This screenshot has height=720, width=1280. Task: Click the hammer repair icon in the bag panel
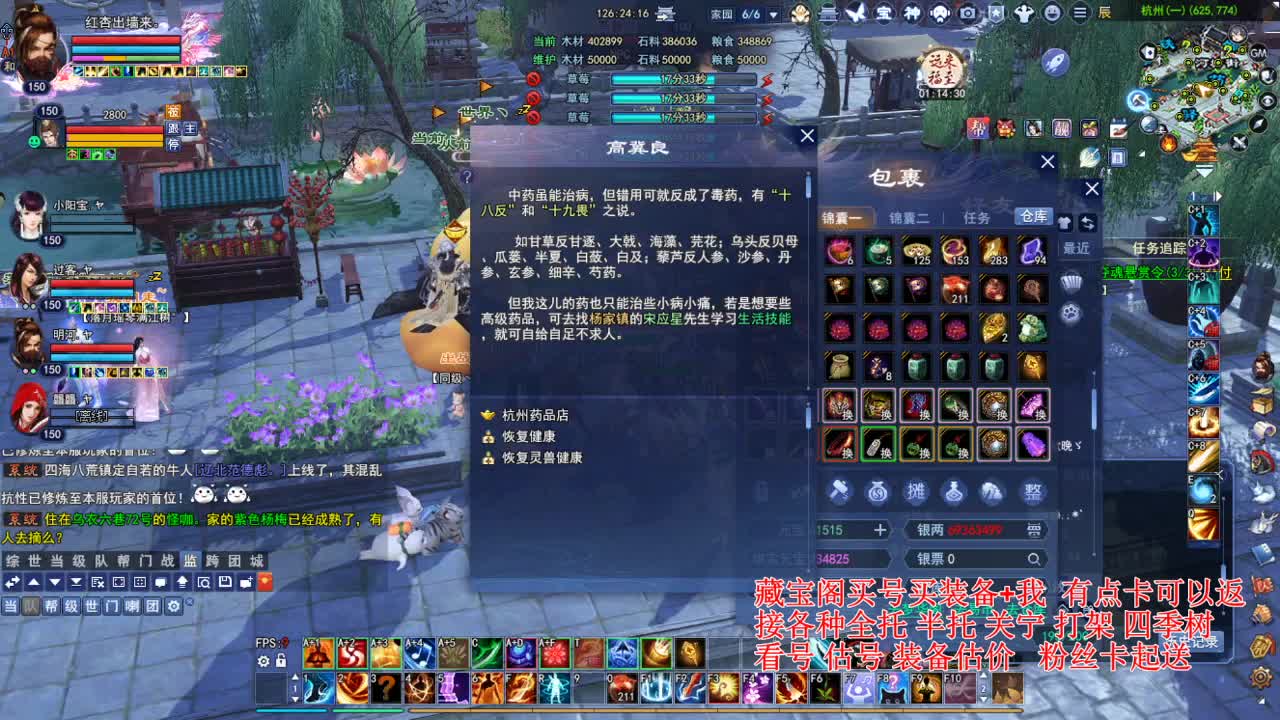pos(840,492)
